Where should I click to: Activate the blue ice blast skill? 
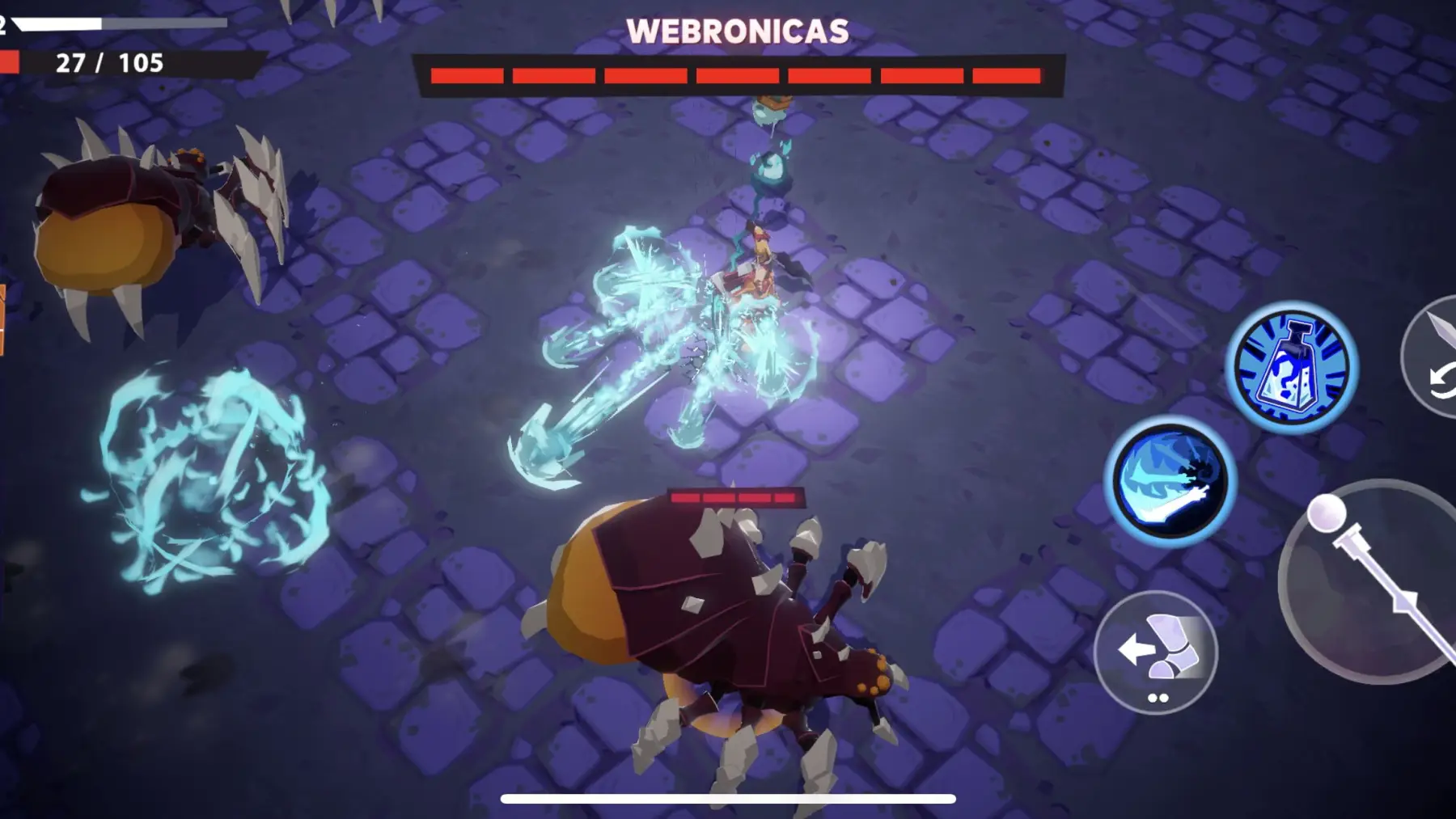point(1170,483)
